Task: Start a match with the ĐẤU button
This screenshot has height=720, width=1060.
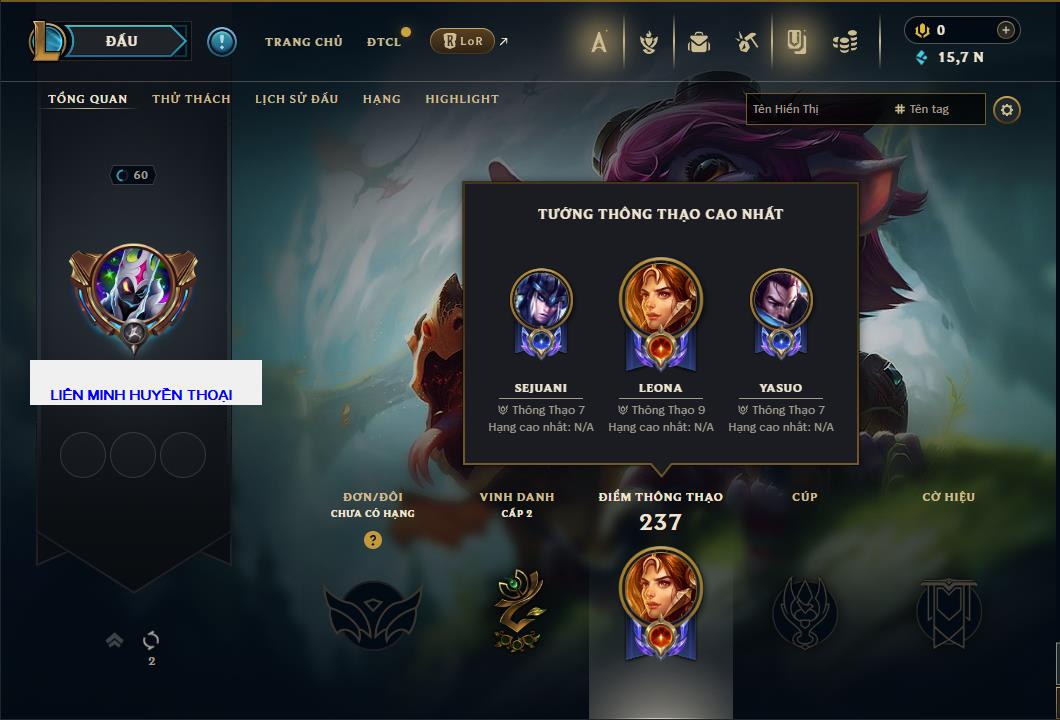Action: pos(122,41)
